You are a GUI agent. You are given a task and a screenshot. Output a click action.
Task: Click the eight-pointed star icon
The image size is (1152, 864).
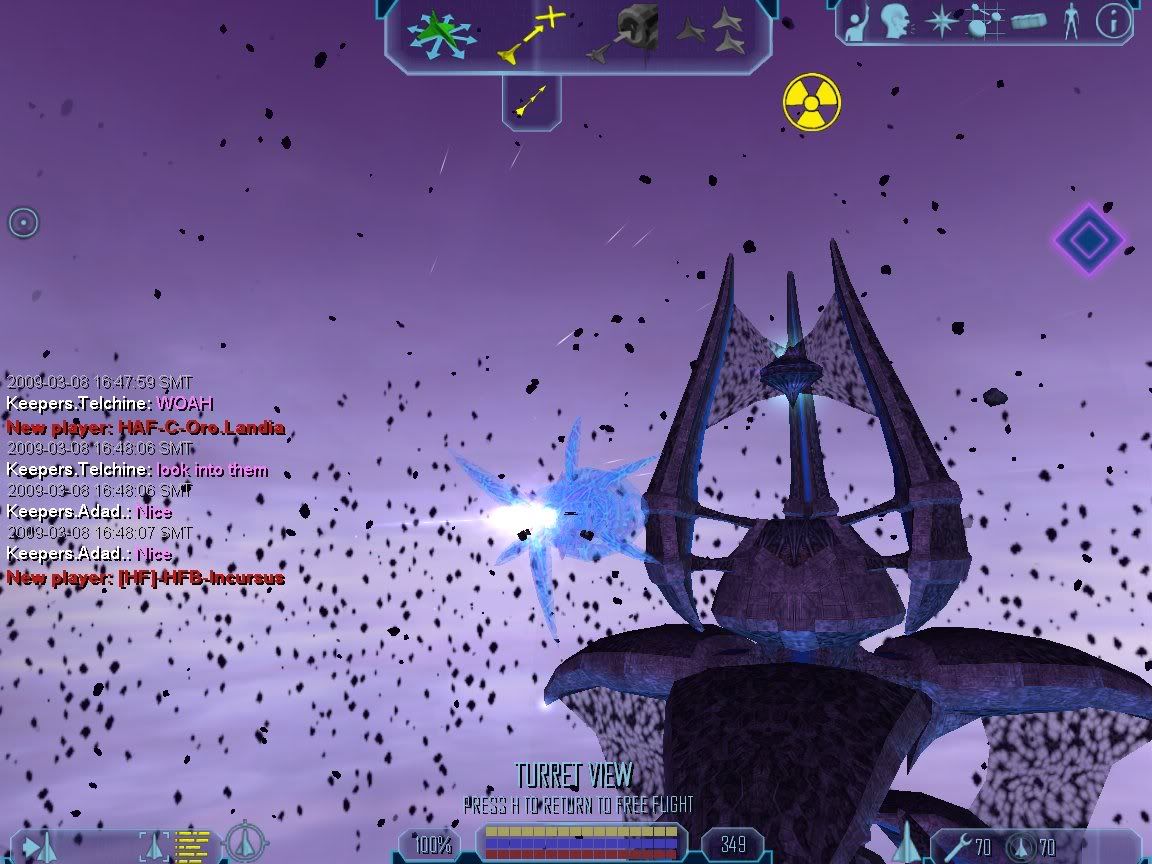tap(941, 22)
